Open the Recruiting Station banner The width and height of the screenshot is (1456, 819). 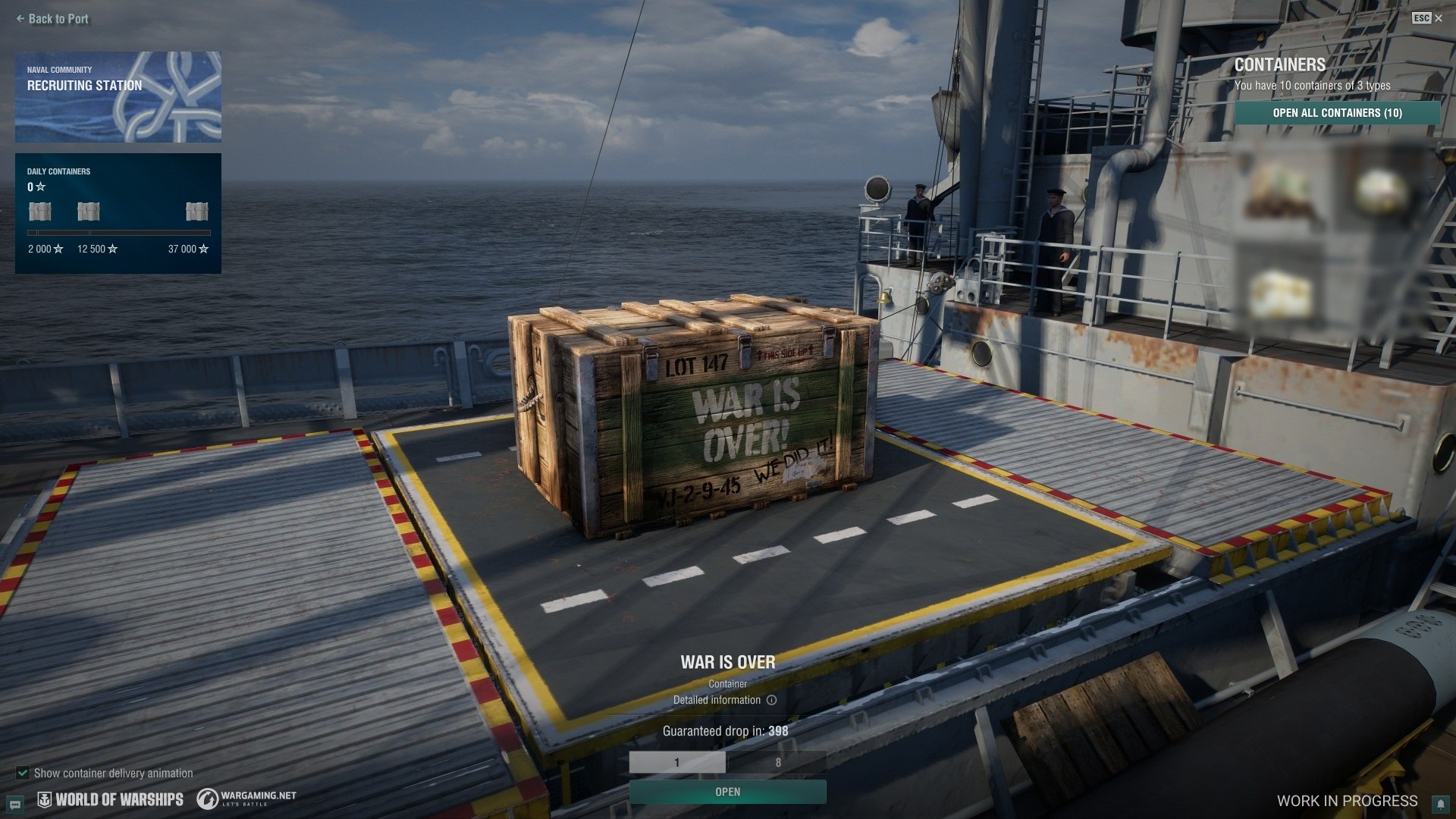[x=118, y=97]
